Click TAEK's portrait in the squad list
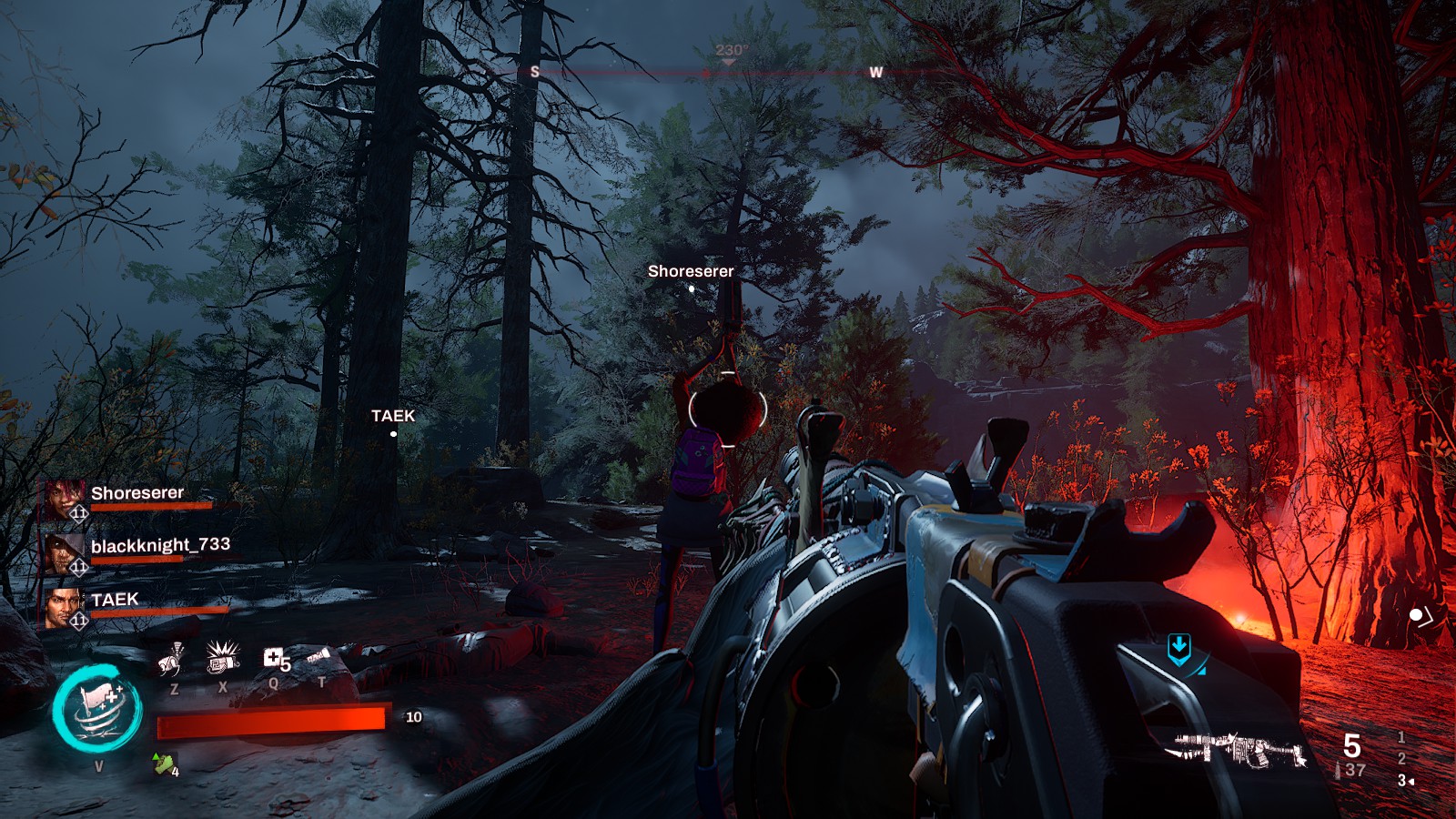The image size is (1456, 819). 64,607
